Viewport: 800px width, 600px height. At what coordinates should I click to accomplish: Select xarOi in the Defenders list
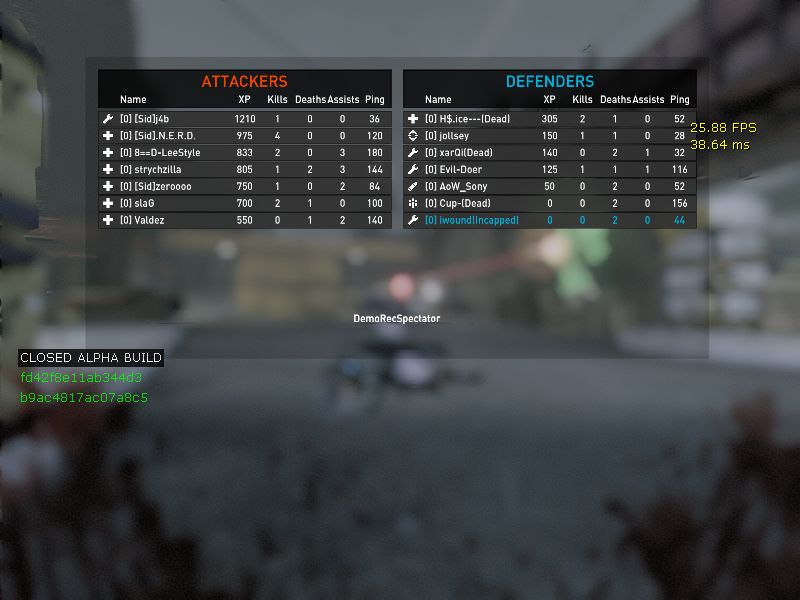click(x=549, y=153)
